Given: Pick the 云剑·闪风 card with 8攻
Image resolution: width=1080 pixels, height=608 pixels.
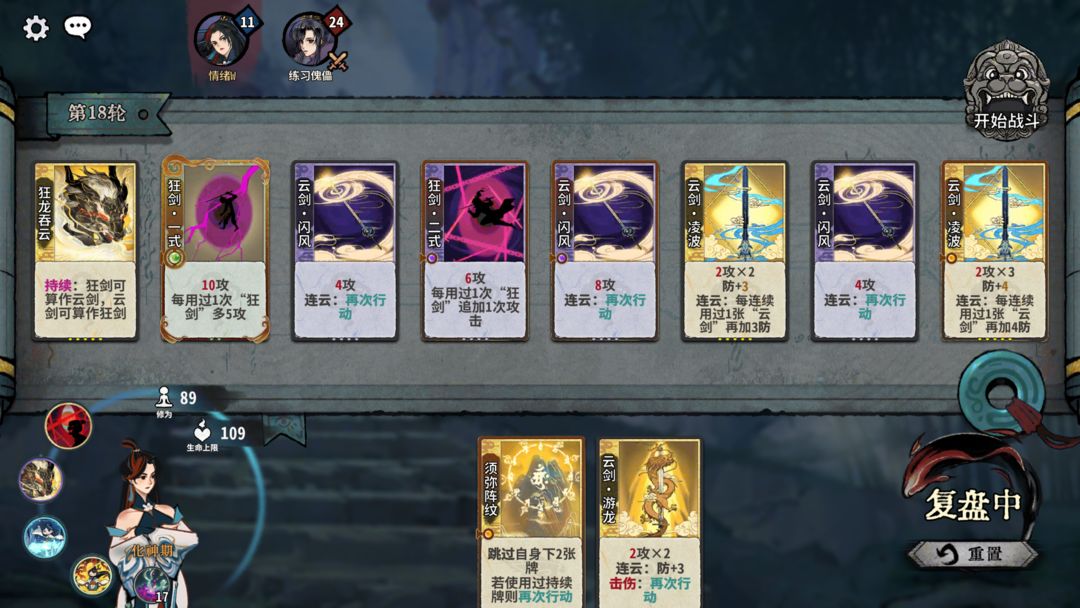Looking at the screenshot, I should pyautogui.click(x=605, y=251).
